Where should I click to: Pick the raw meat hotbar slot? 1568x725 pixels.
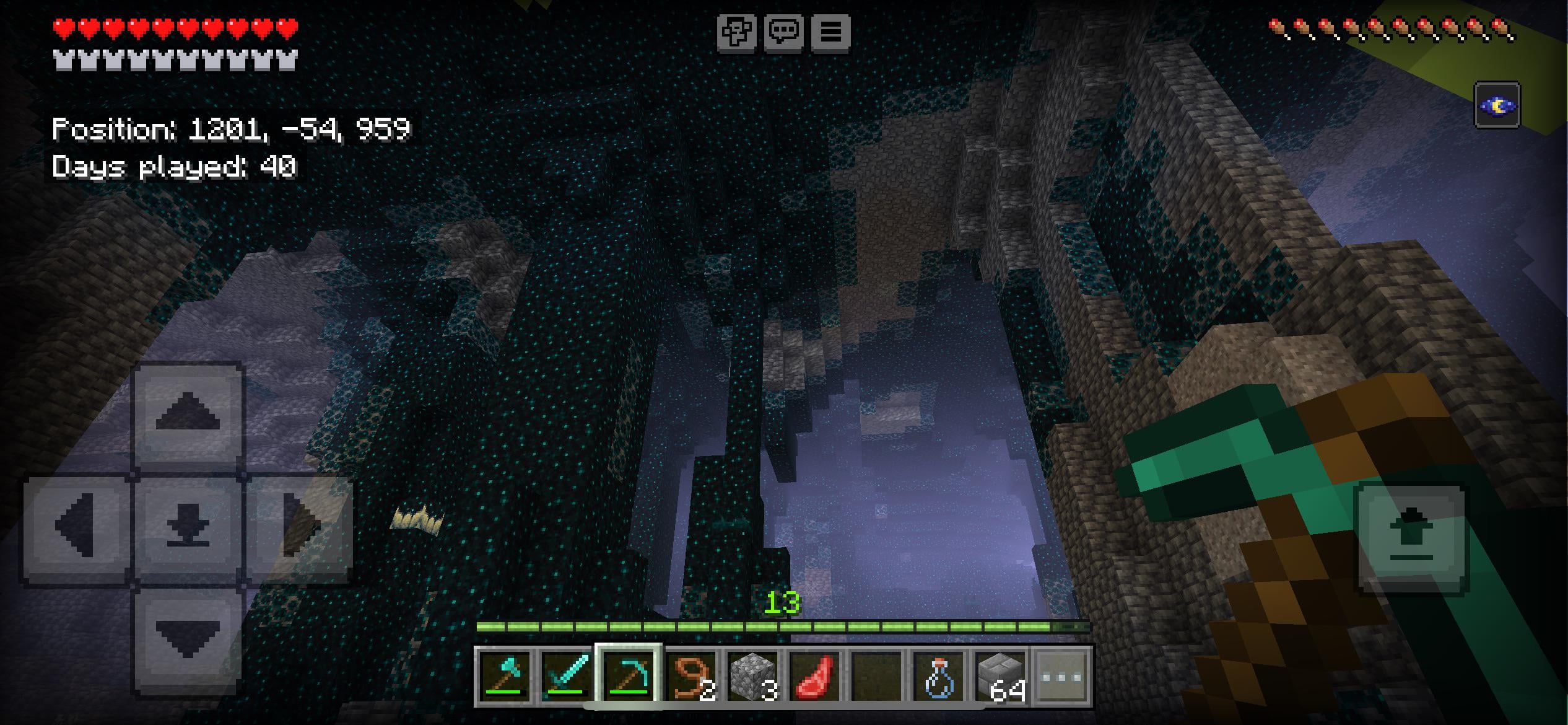coord(815,676)
